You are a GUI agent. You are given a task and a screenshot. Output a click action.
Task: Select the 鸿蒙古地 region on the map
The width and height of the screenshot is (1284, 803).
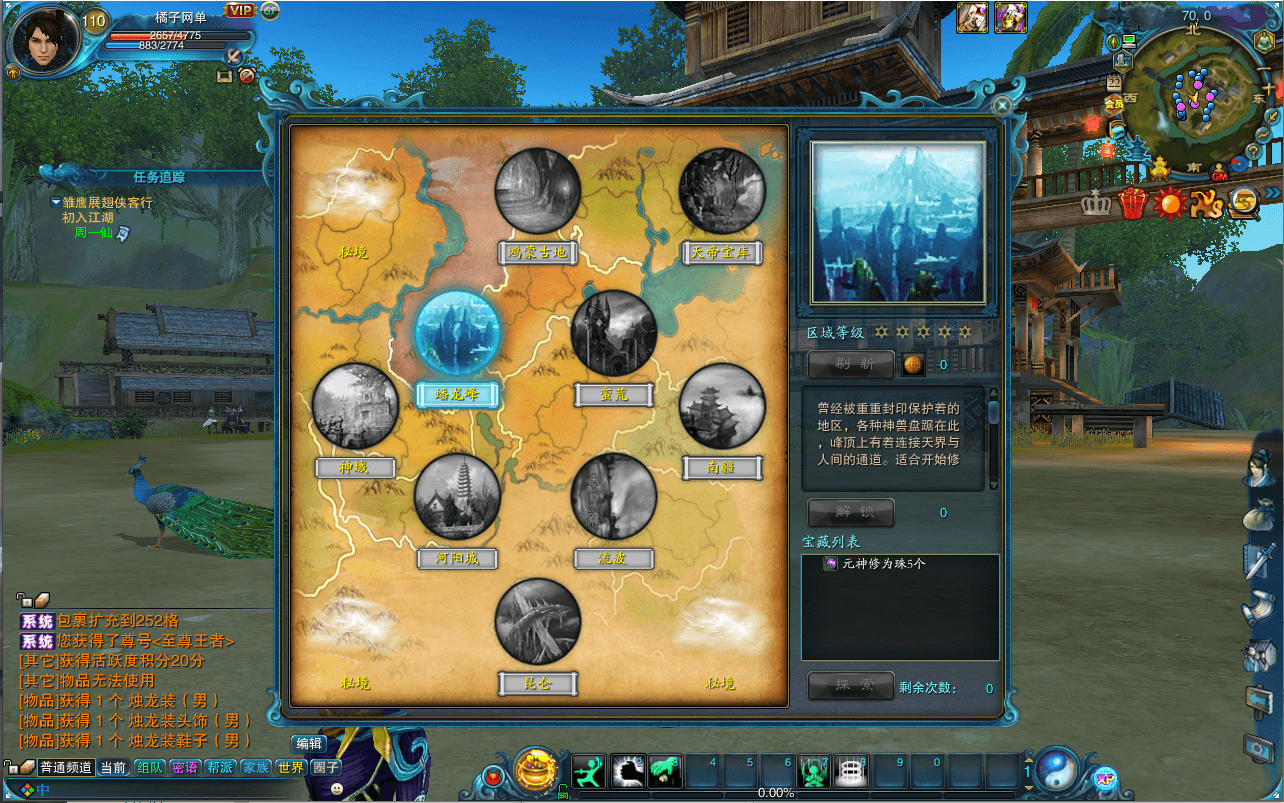coord(538,191)
